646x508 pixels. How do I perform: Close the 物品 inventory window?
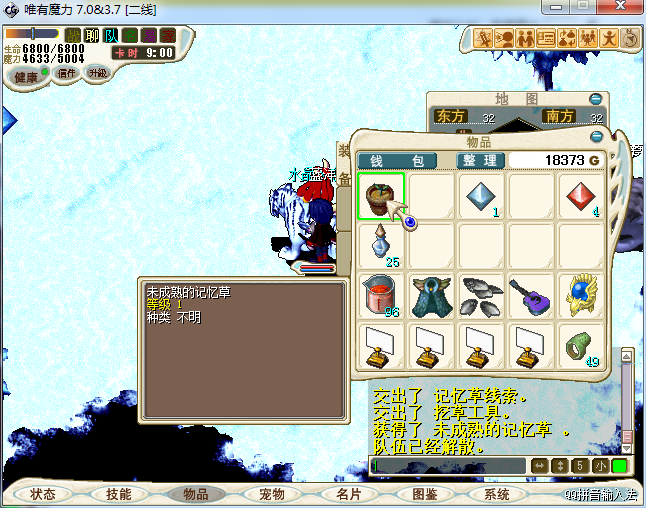click(x=597, y=136)
